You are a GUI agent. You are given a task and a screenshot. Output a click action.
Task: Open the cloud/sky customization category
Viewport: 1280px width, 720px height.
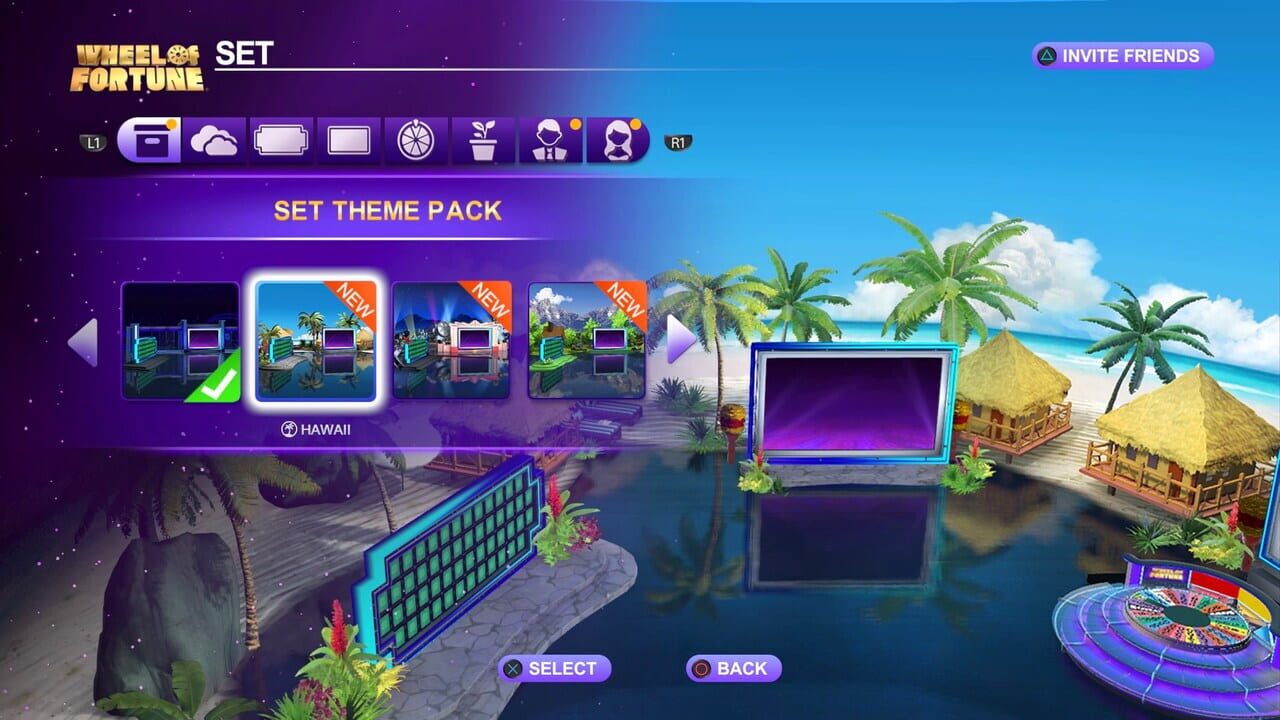pyautogui.click(x=214, y=140)
